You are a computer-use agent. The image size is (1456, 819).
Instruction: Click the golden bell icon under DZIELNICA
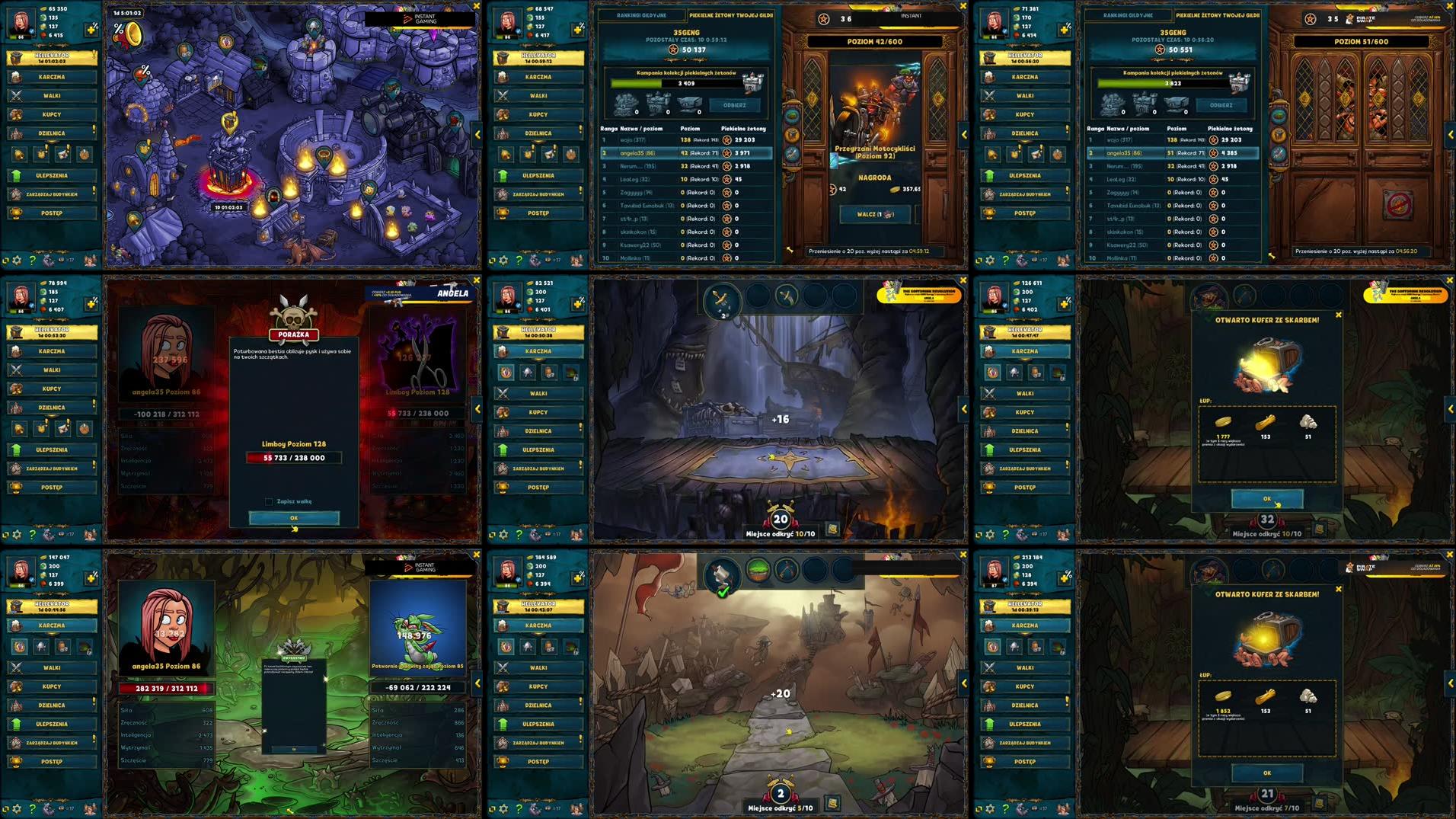pyautogui.click(x=18, y=153)
